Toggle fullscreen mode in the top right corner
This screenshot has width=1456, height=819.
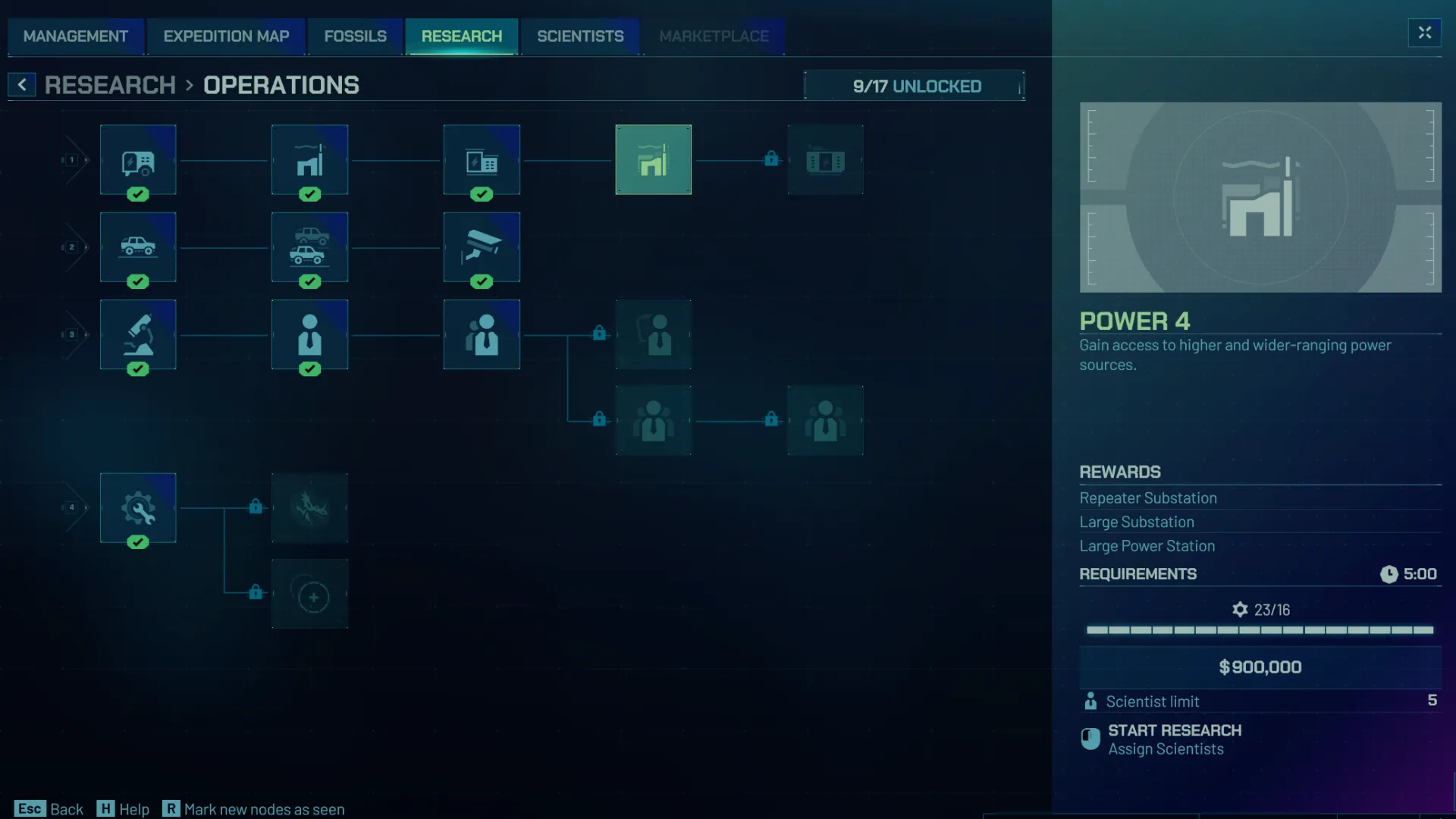click(x=1424, y=33)
